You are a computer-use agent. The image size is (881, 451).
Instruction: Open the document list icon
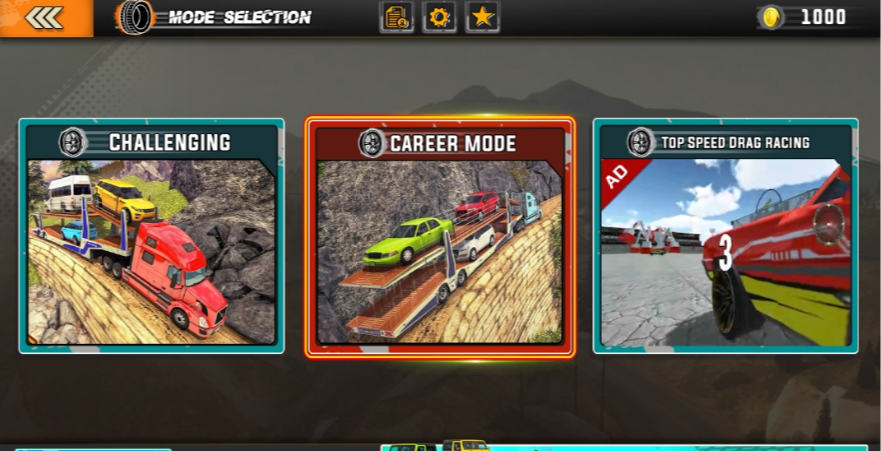pos(396,17)
